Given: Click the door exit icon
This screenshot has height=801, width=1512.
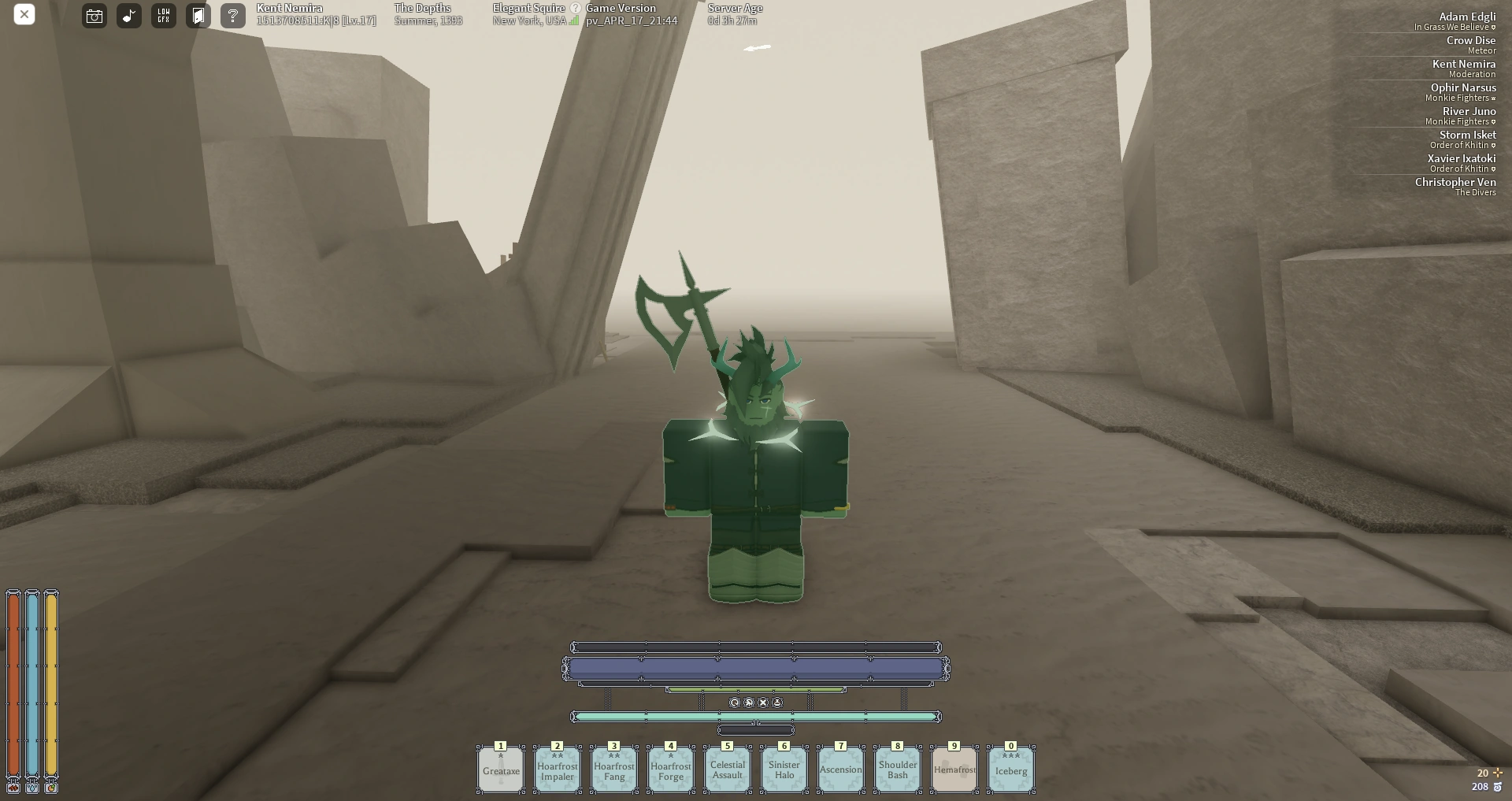Looking at the screenshot, I should point(198,15).
